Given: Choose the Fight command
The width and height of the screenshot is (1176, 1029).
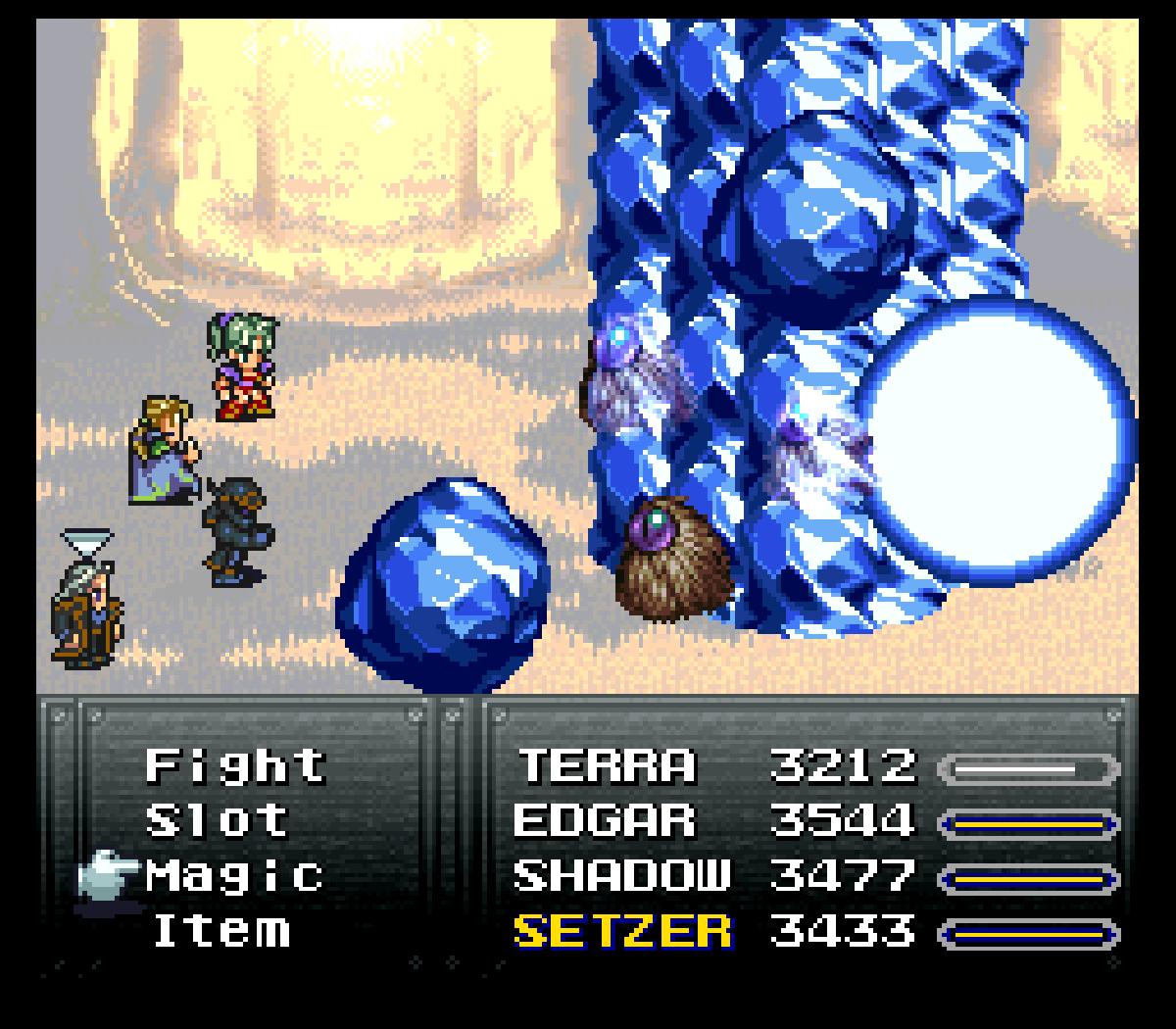Looking at the screenshot, I should point(235,765).
